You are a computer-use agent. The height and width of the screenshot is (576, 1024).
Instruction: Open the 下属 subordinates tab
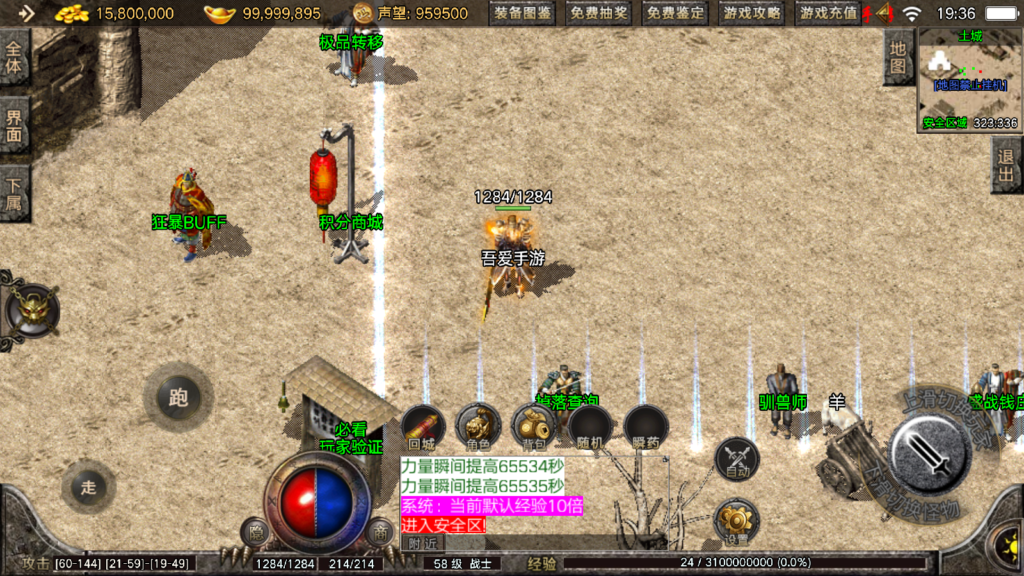coord(13,193)
